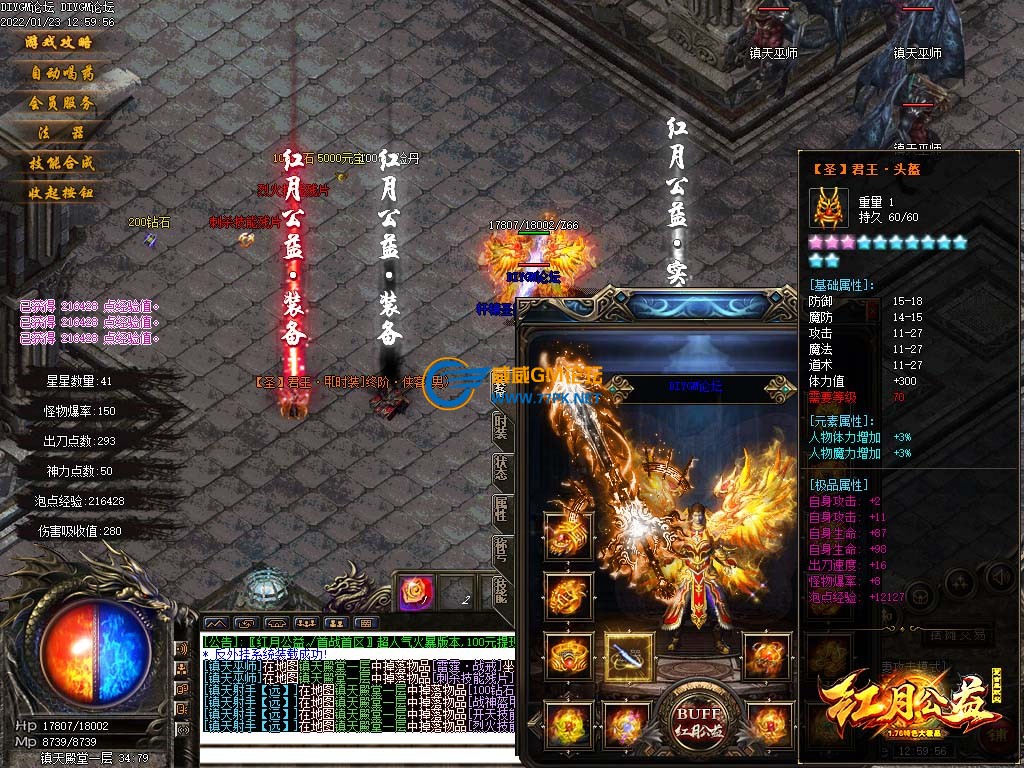Activate the red swirl skill on the hotbar
1024x768 pixels.
pos(412,593)
